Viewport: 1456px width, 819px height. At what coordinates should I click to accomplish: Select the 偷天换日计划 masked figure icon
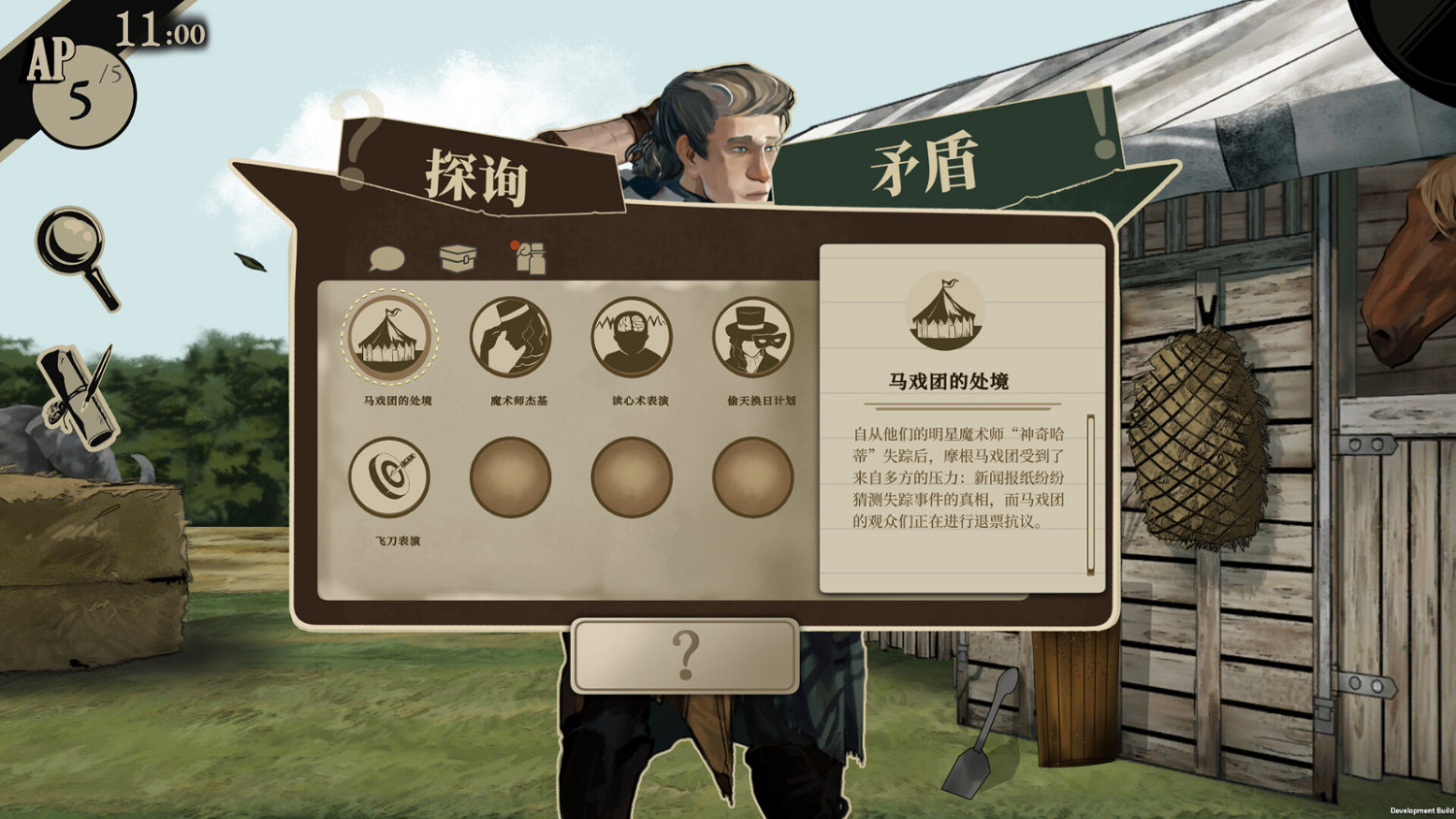pos(753,338)
